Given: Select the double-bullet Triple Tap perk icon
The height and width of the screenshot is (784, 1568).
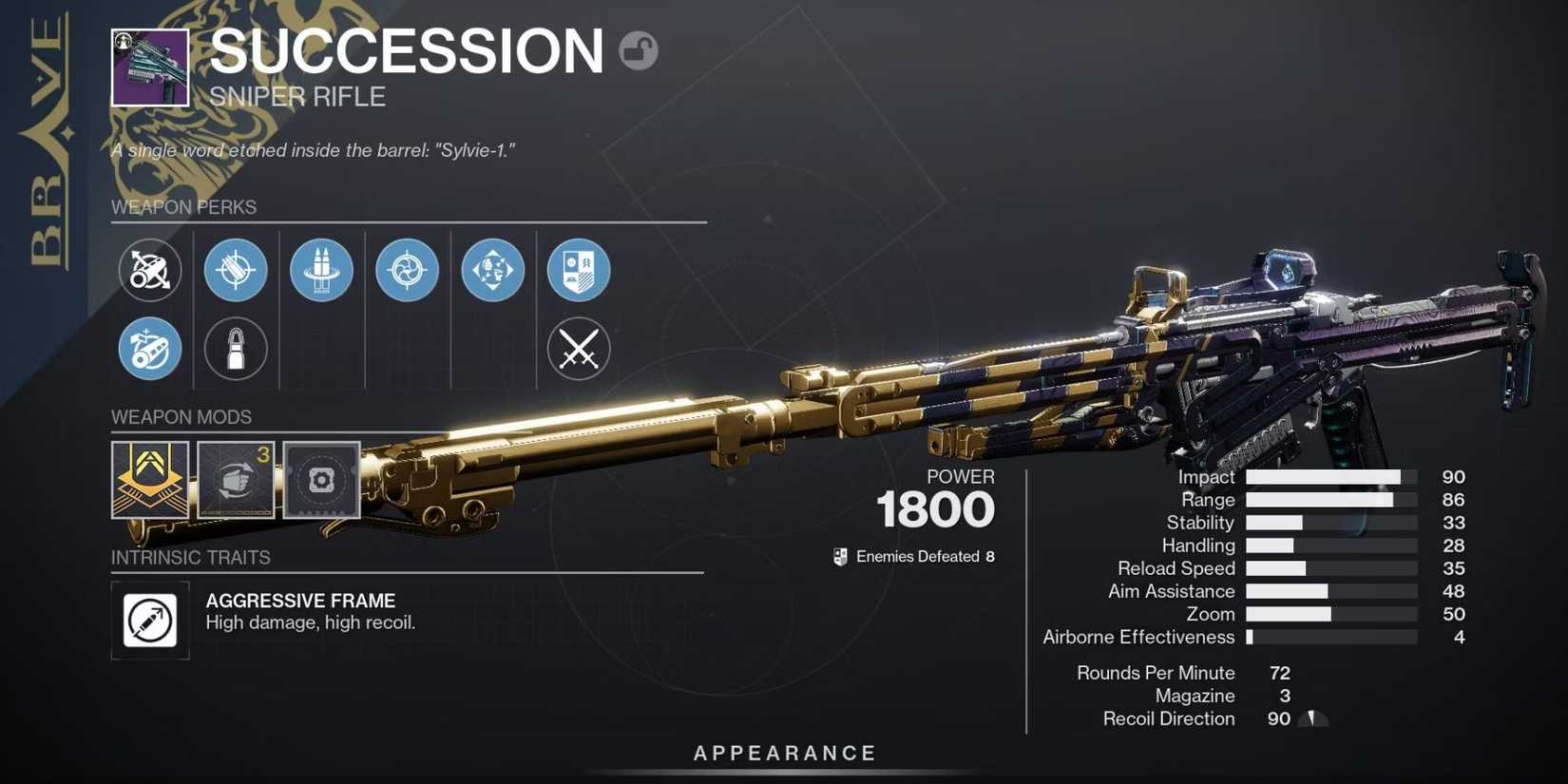Looking at the screenshot, I should pos(321,270).
